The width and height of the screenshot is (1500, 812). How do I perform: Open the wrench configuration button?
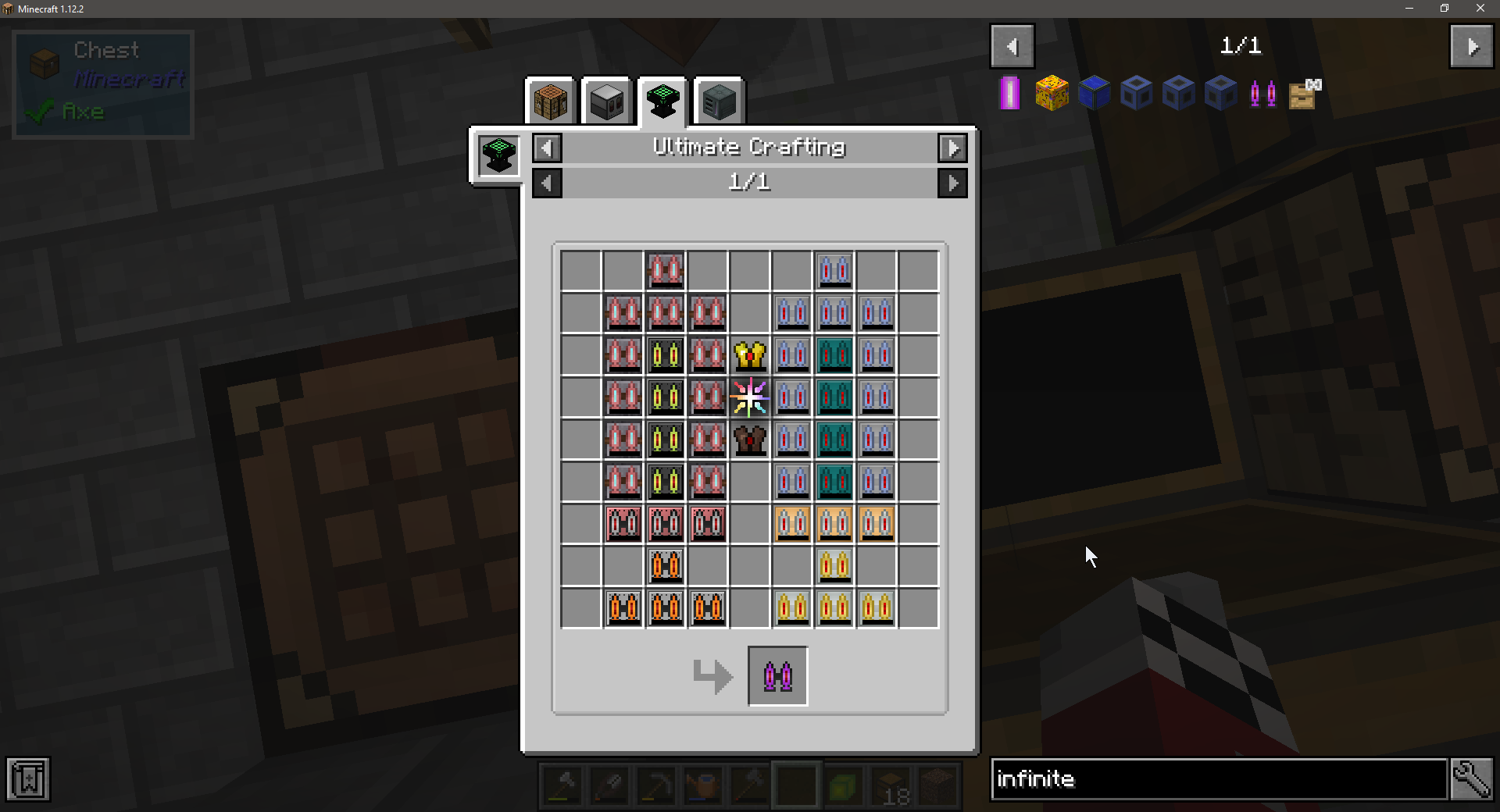1472,779
